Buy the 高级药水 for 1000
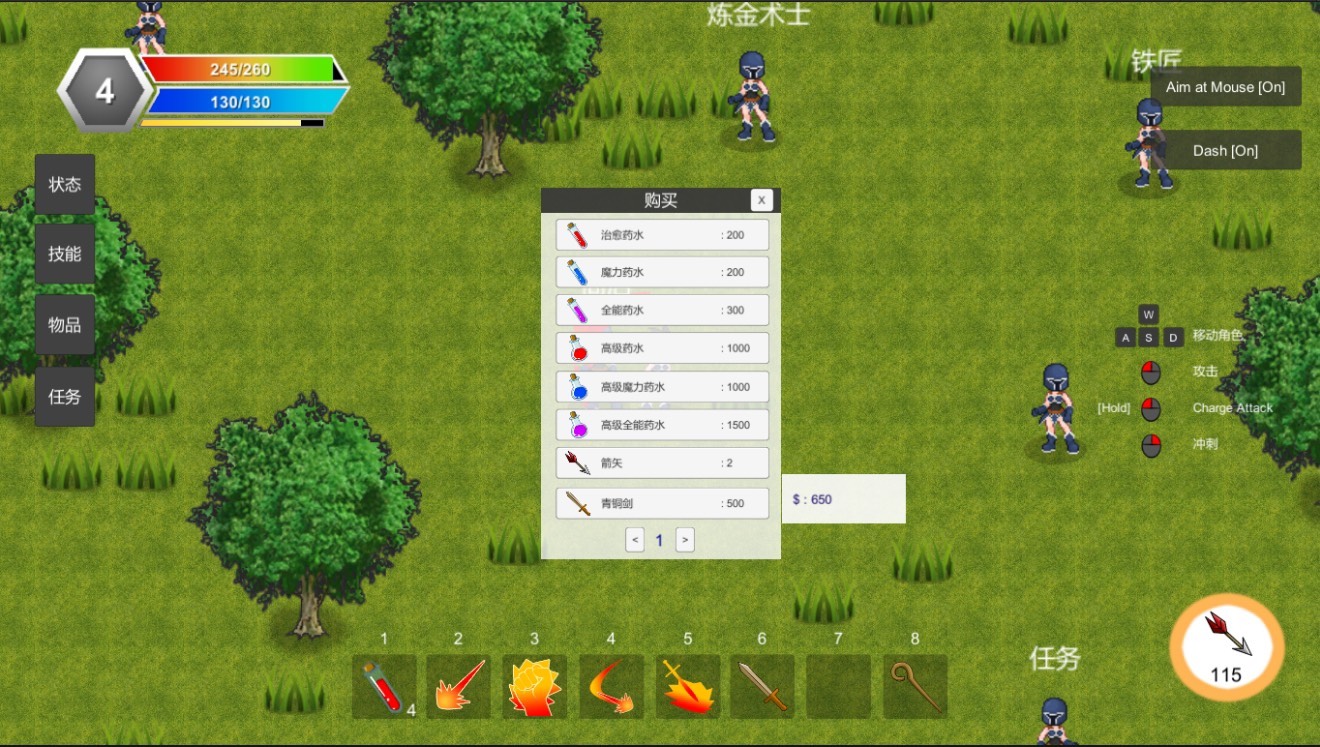The height and width of the screenshot is (747, 1320). click(x=662, y=348)
